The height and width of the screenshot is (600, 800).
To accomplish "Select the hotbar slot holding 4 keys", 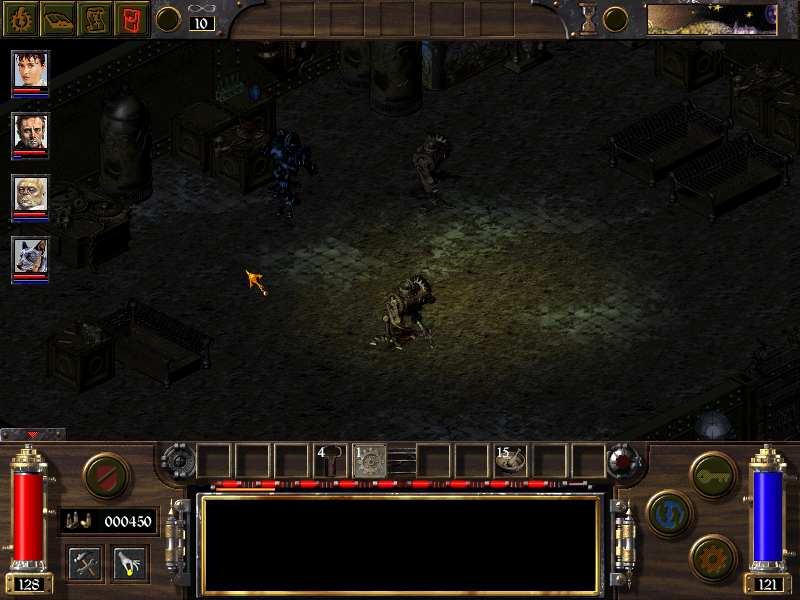I will (x=330, y=460).
